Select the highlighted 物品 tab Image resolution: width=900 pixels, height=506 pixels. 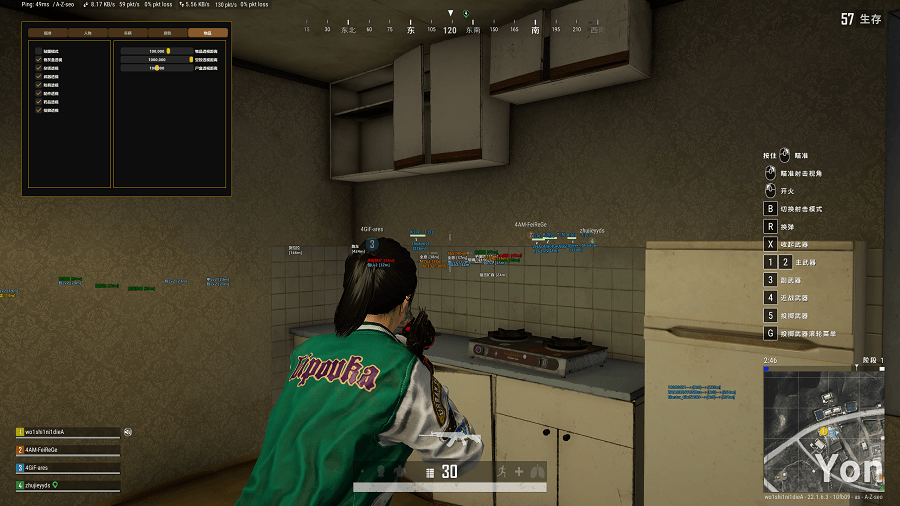point(207,33)
